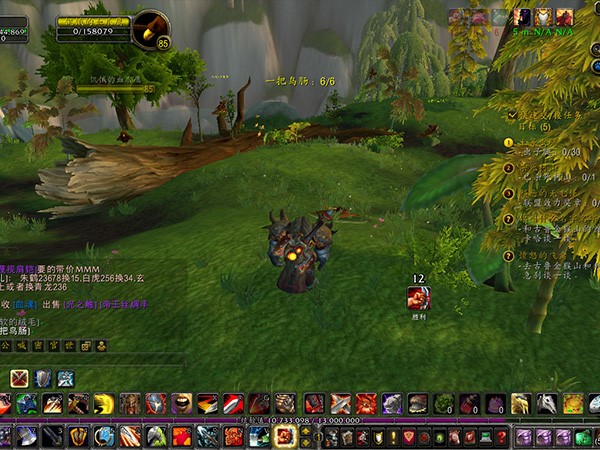Activate the yellow fist ability
This screenshot has height=450, width=600.
point(103,404)
